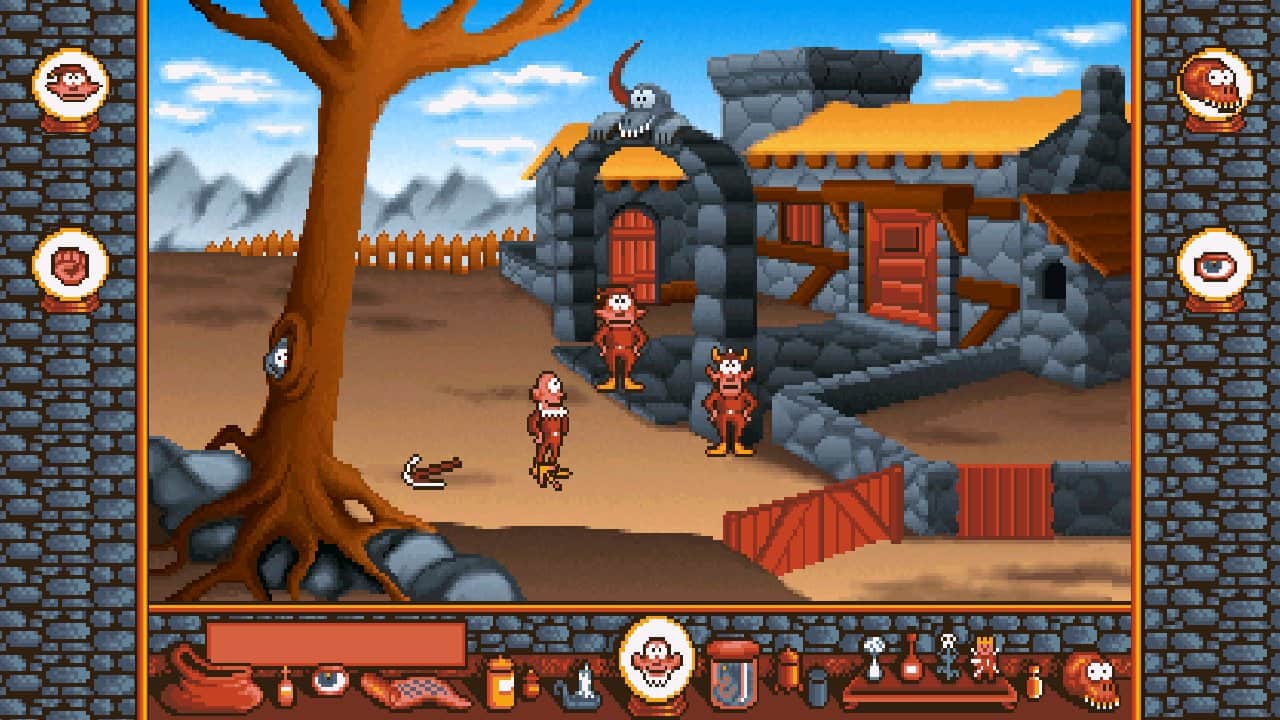Click the empty message text bar

coord(335,641)
